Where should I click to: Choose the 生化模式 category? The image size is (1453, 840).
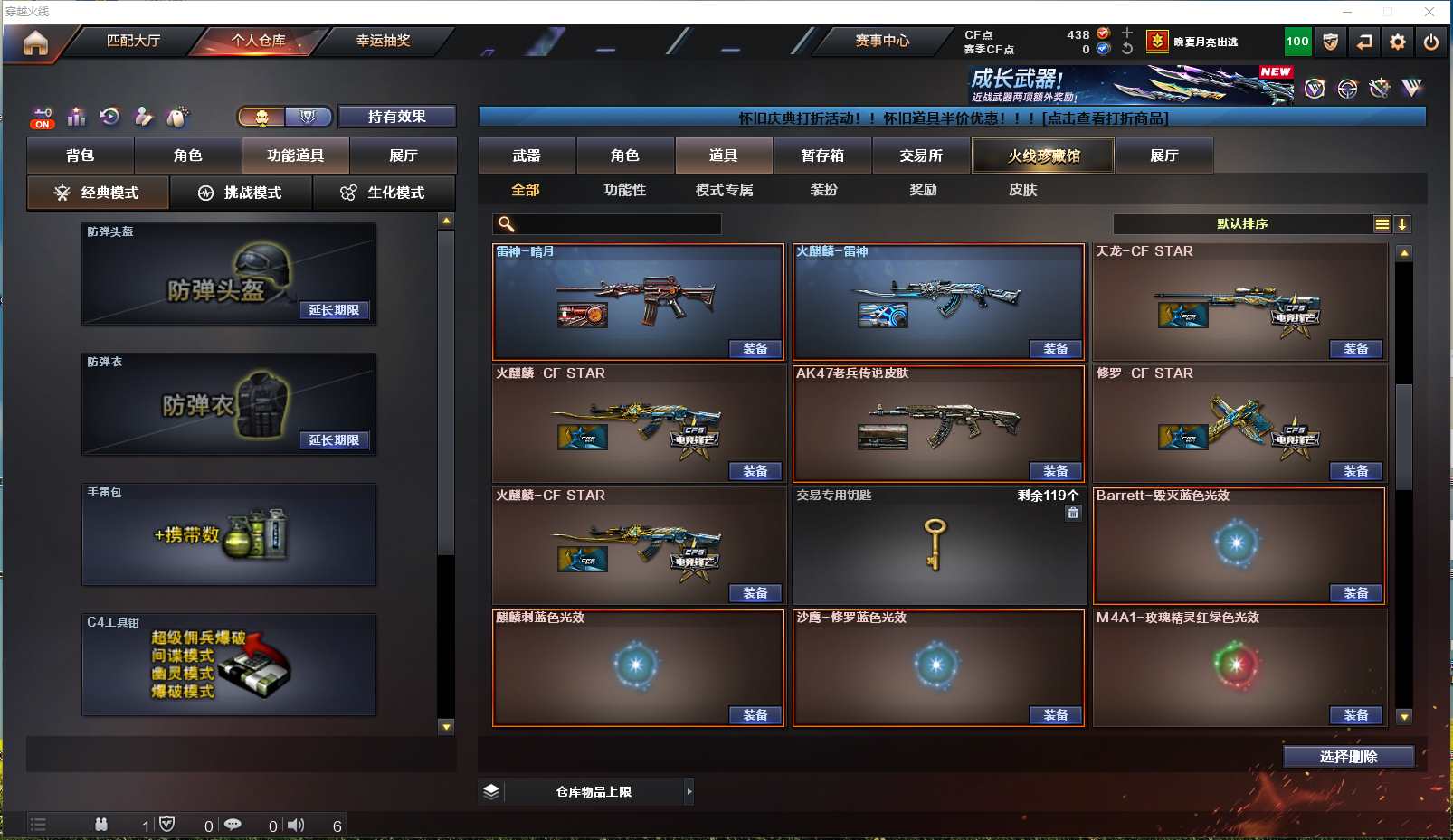point(384,193)
